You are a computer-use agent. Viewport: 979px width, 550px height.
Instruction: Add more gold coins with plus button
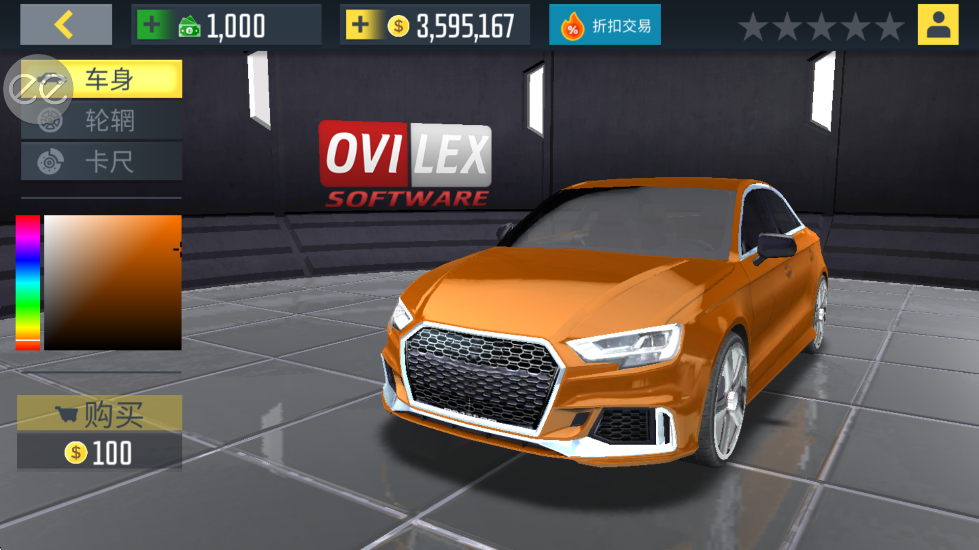click(360, 25)
